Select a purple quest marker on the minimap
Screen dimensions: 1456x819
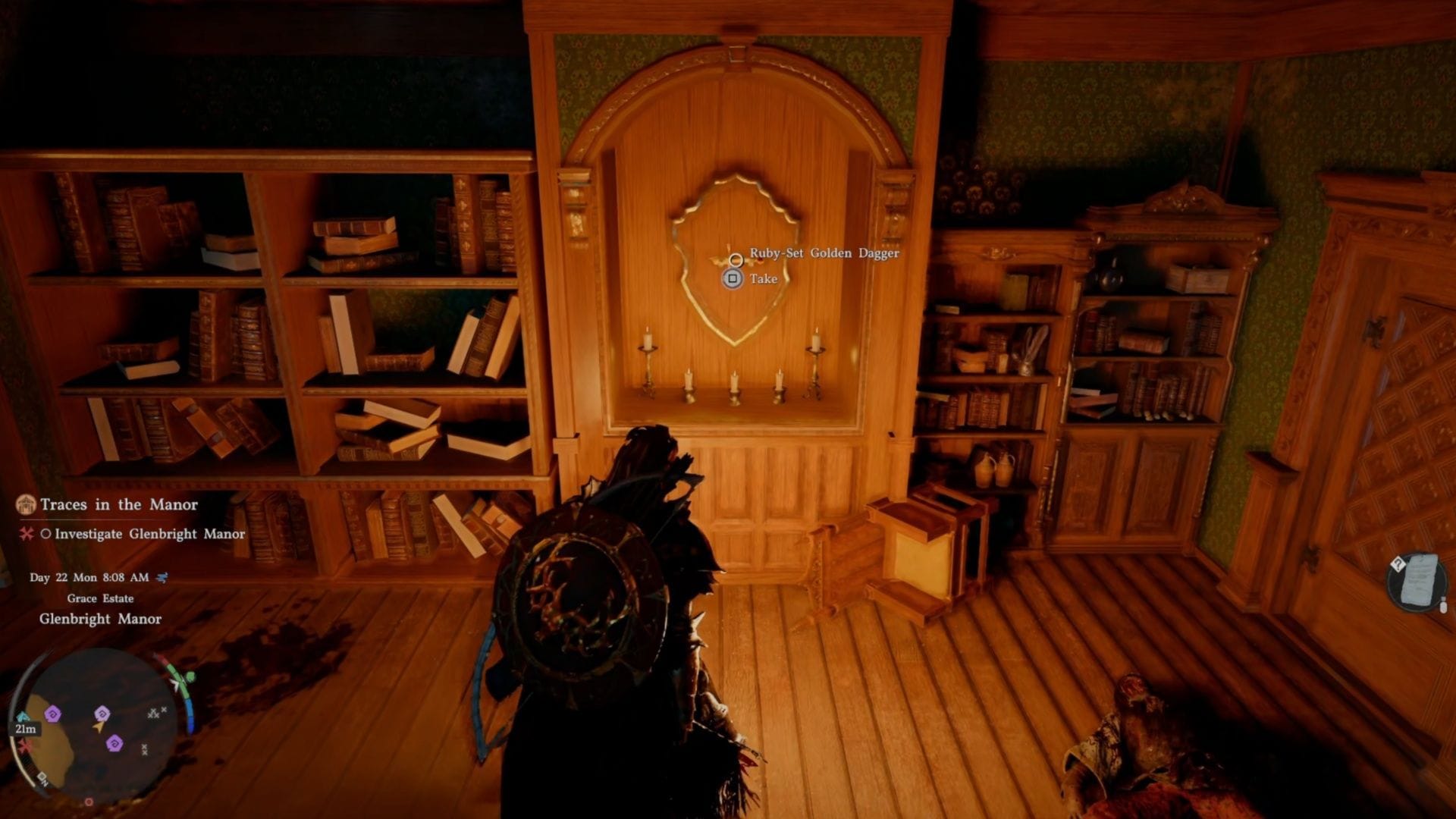(x=52, y=713)
